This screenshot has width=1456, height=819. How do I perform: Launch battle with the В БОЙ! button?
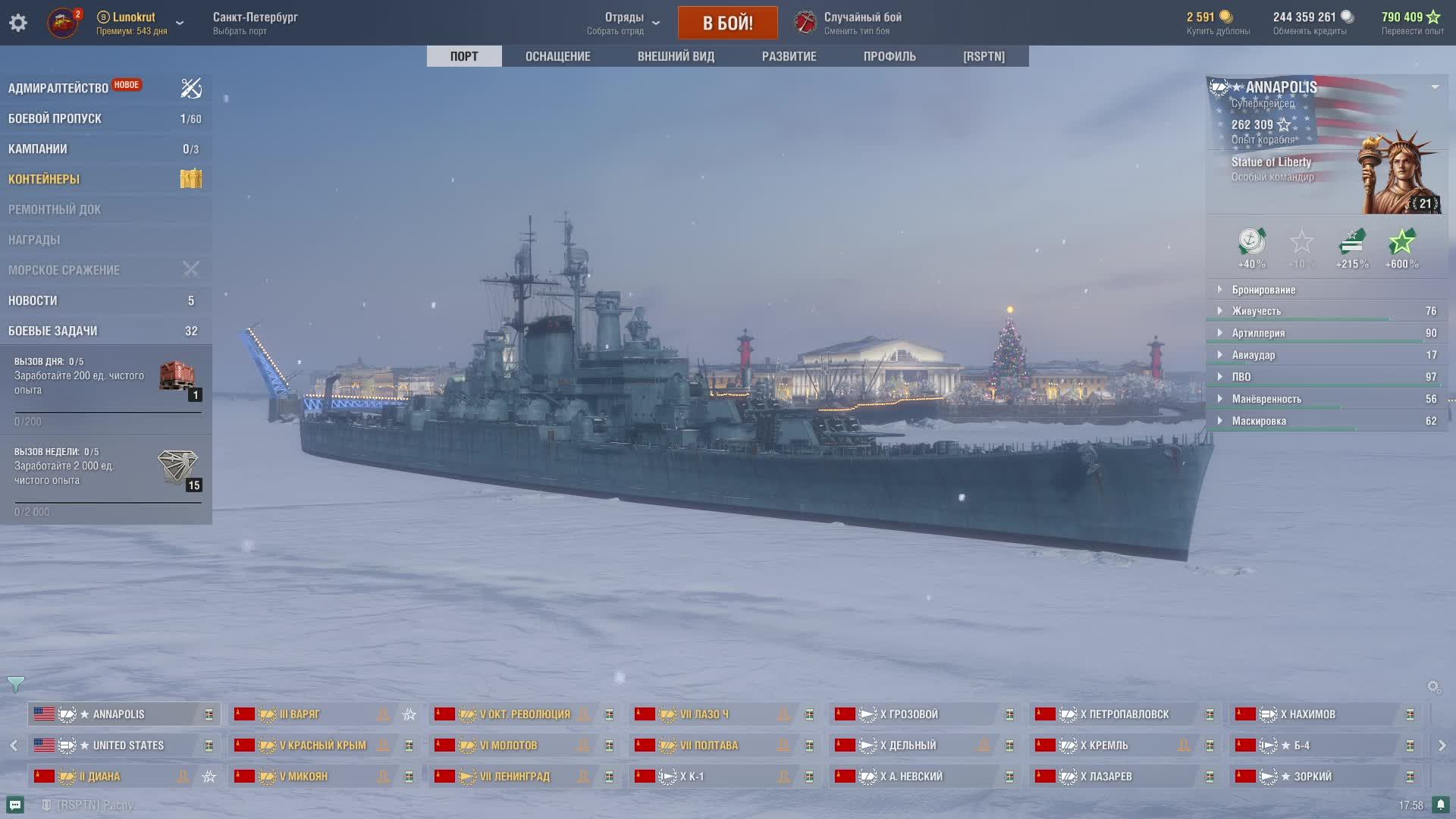click(x=727, y=23)
